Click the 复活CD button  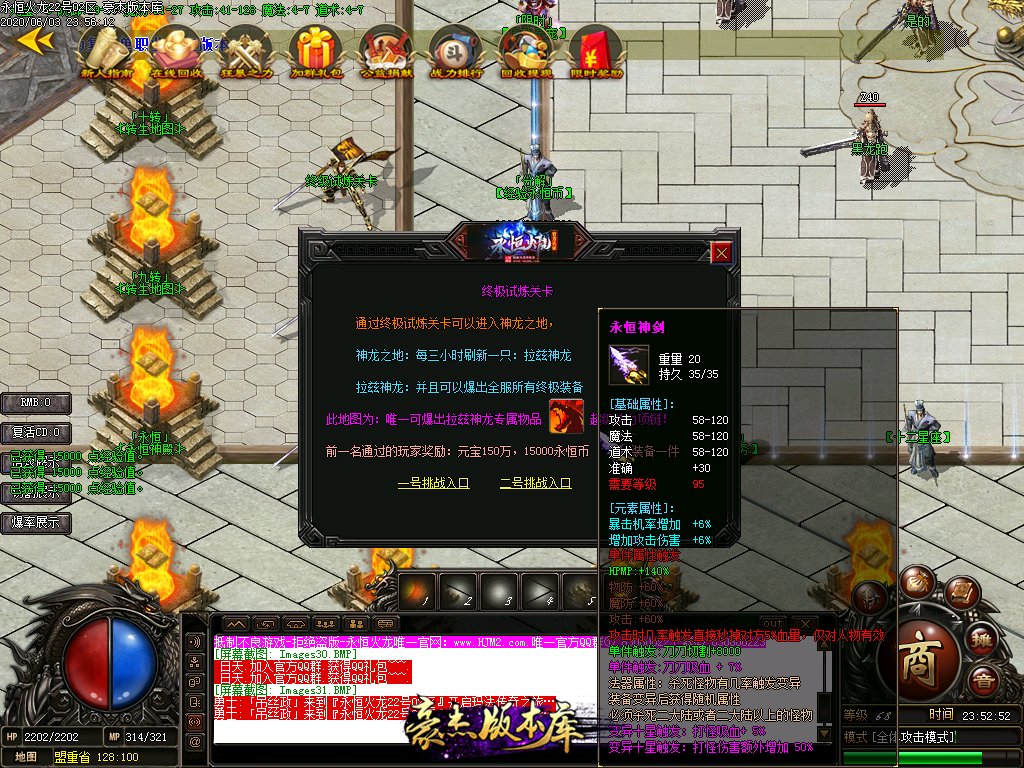36,433
